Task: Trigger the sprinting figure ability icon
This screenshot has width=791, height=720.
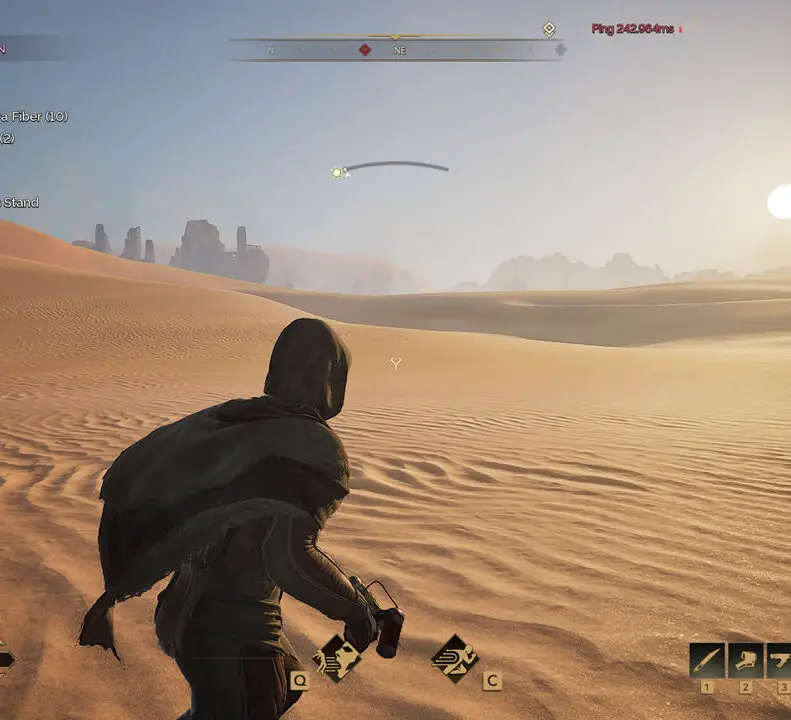Action: tap(454, 658)
